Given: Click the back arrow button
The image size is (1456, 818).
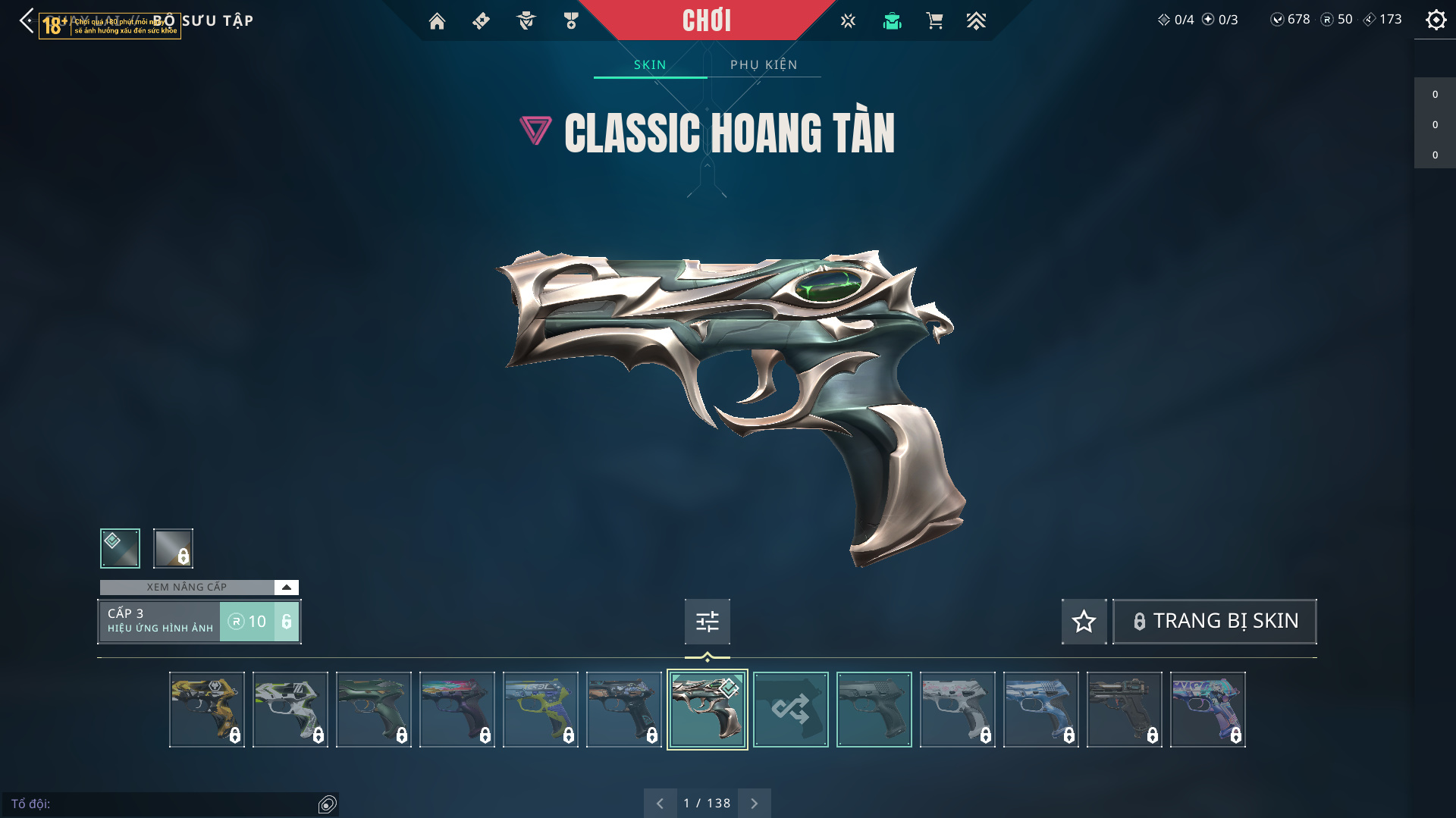Looking at the screenshot, I should coord(27,20).
